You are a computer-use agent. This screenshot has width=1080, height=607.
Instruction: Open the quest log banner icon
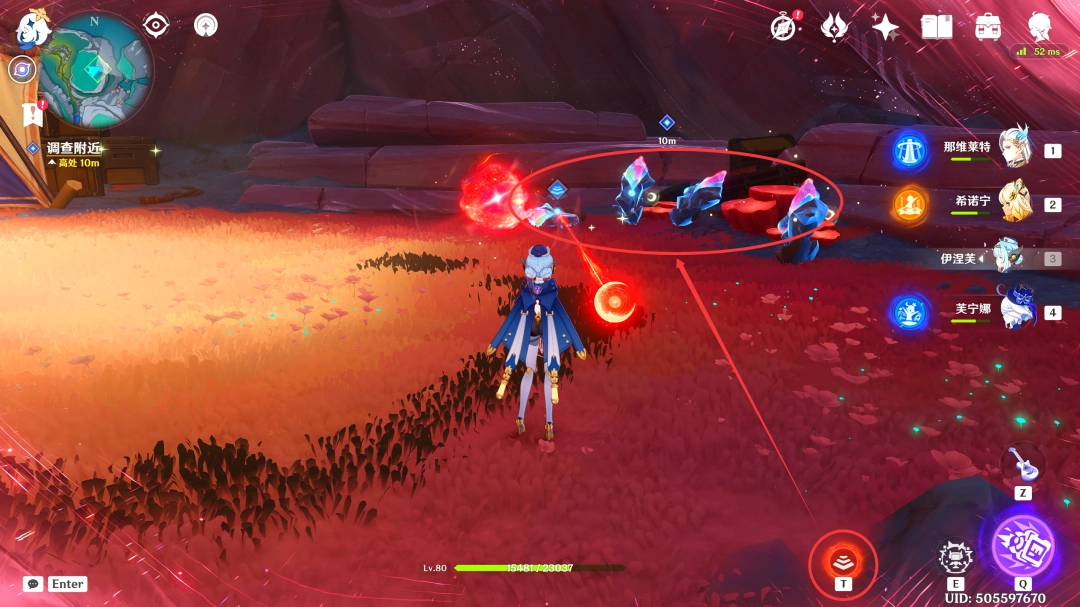tap(31, 113)
